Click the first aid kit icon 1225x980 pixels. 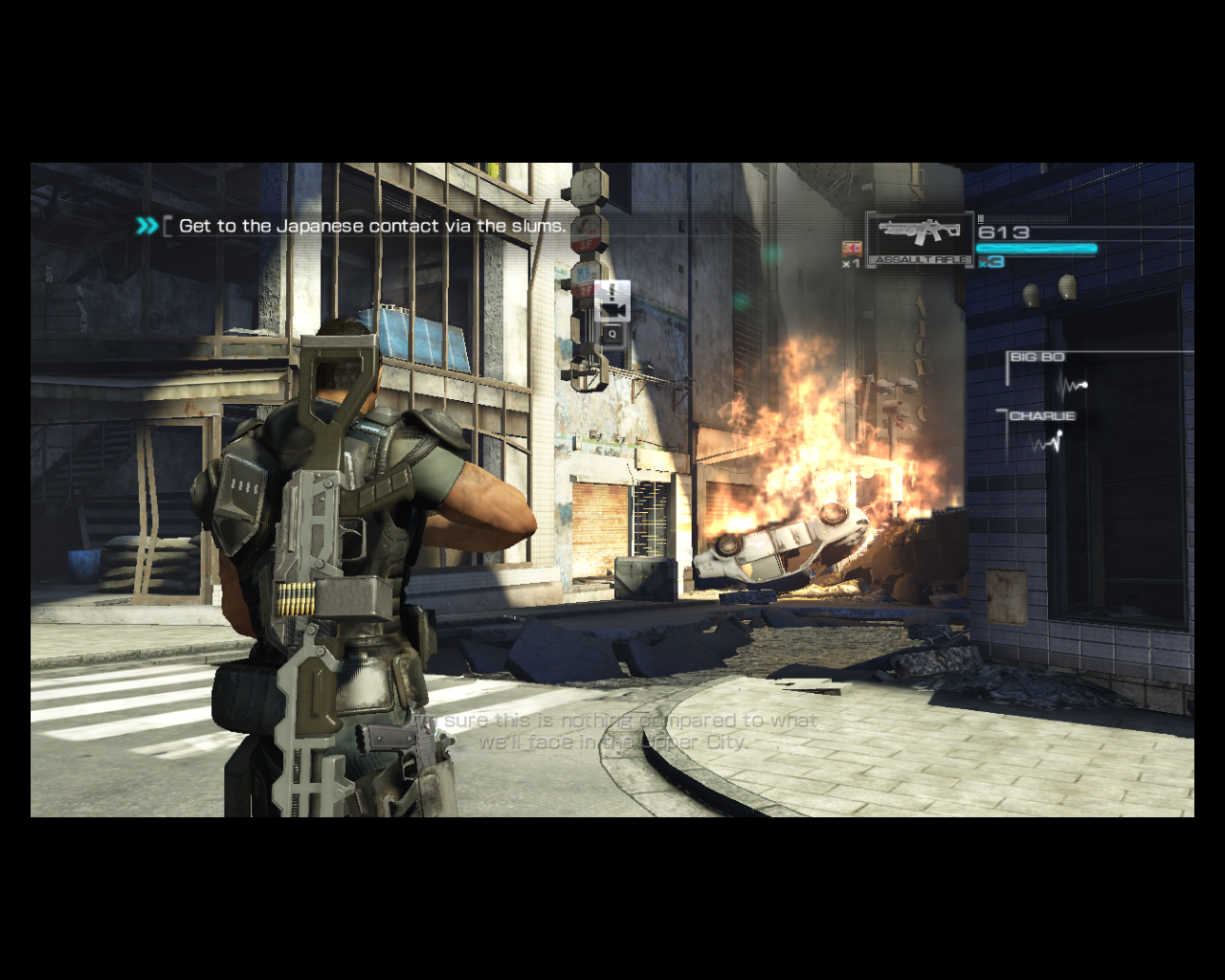(851, 248)
